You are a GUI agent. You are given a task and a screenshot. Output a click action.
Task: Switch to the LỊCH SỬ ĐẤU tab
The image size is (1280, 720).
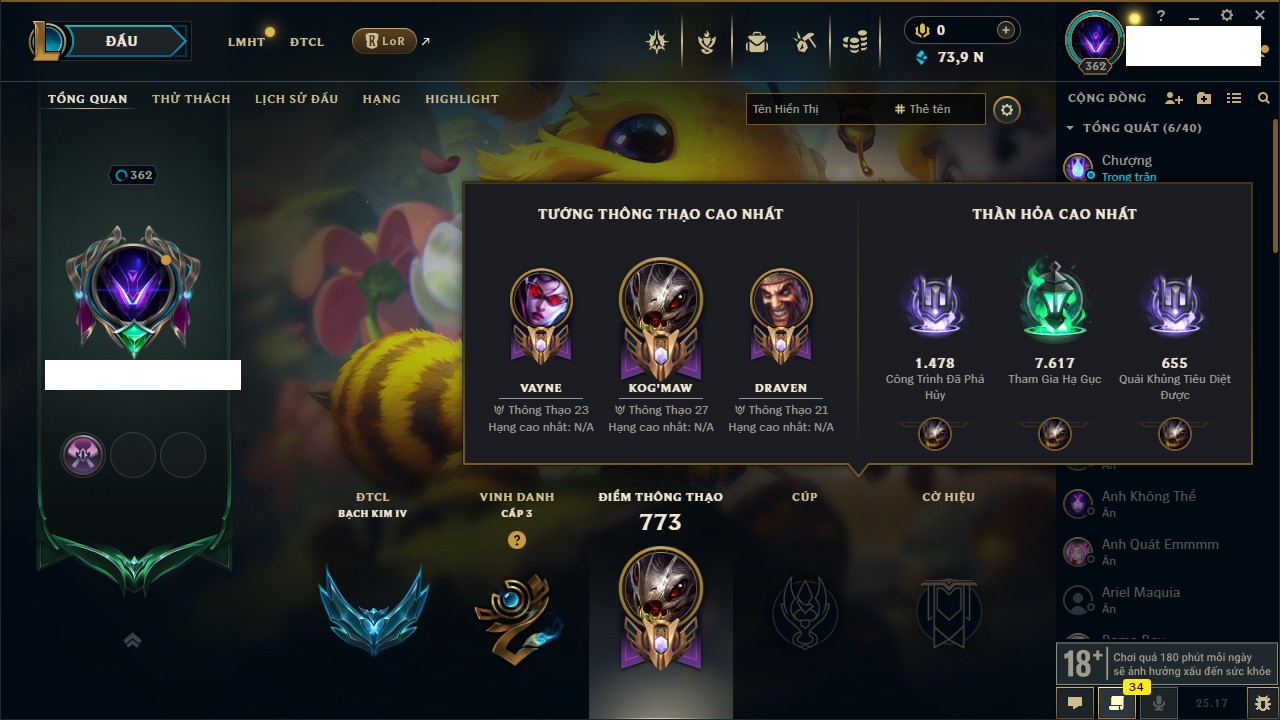(x=296, y=99)
